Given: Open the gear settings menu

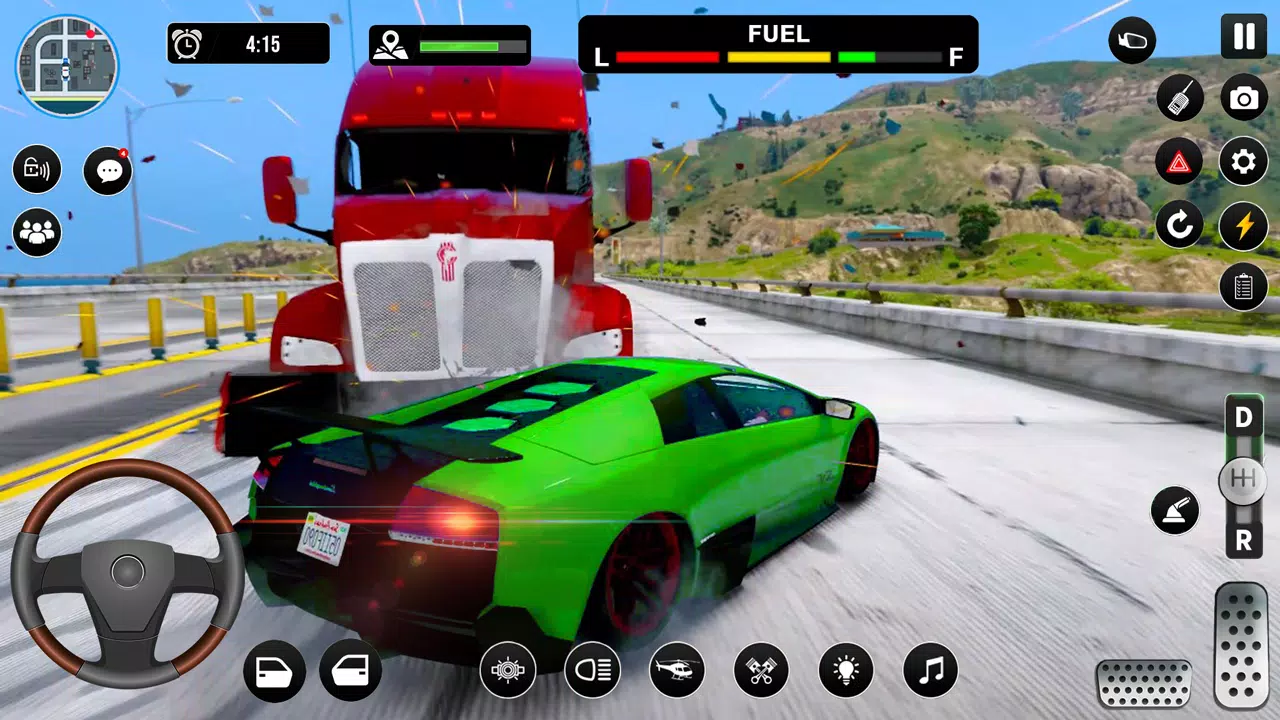Looking at the screenshot, I should [x=1243, y=162].
